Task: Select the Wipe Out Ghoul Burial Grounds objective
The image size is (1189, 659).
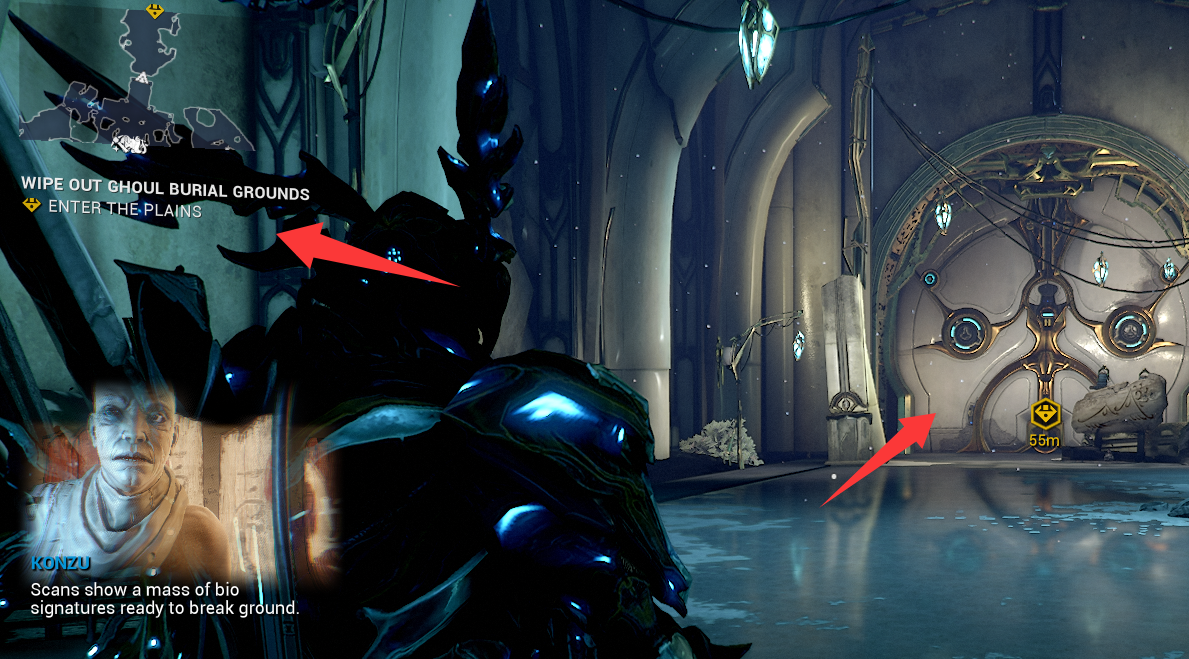Action: point(165,192)
